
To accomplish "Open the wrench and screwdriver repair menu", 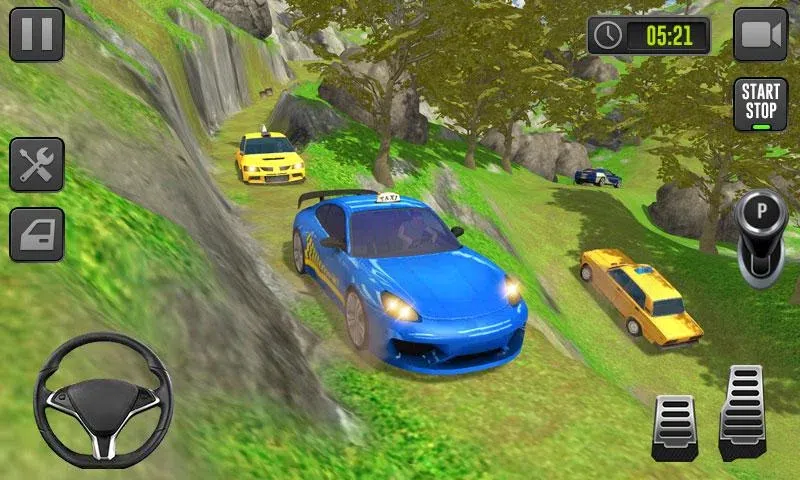I will coord(37,164).
